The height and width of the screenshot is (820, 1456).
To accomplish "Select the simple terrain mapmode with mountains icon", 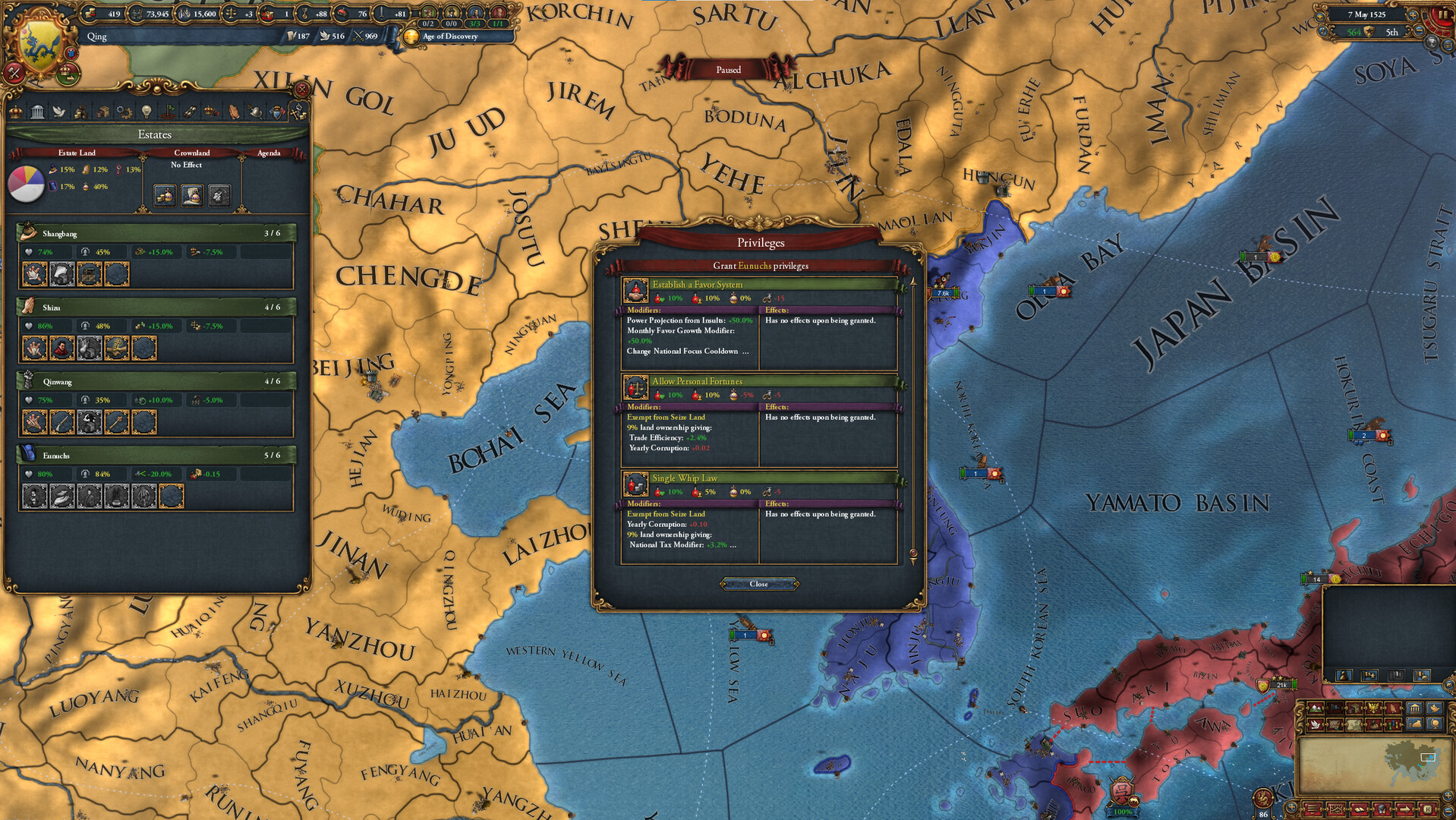I will (1315, 708).
